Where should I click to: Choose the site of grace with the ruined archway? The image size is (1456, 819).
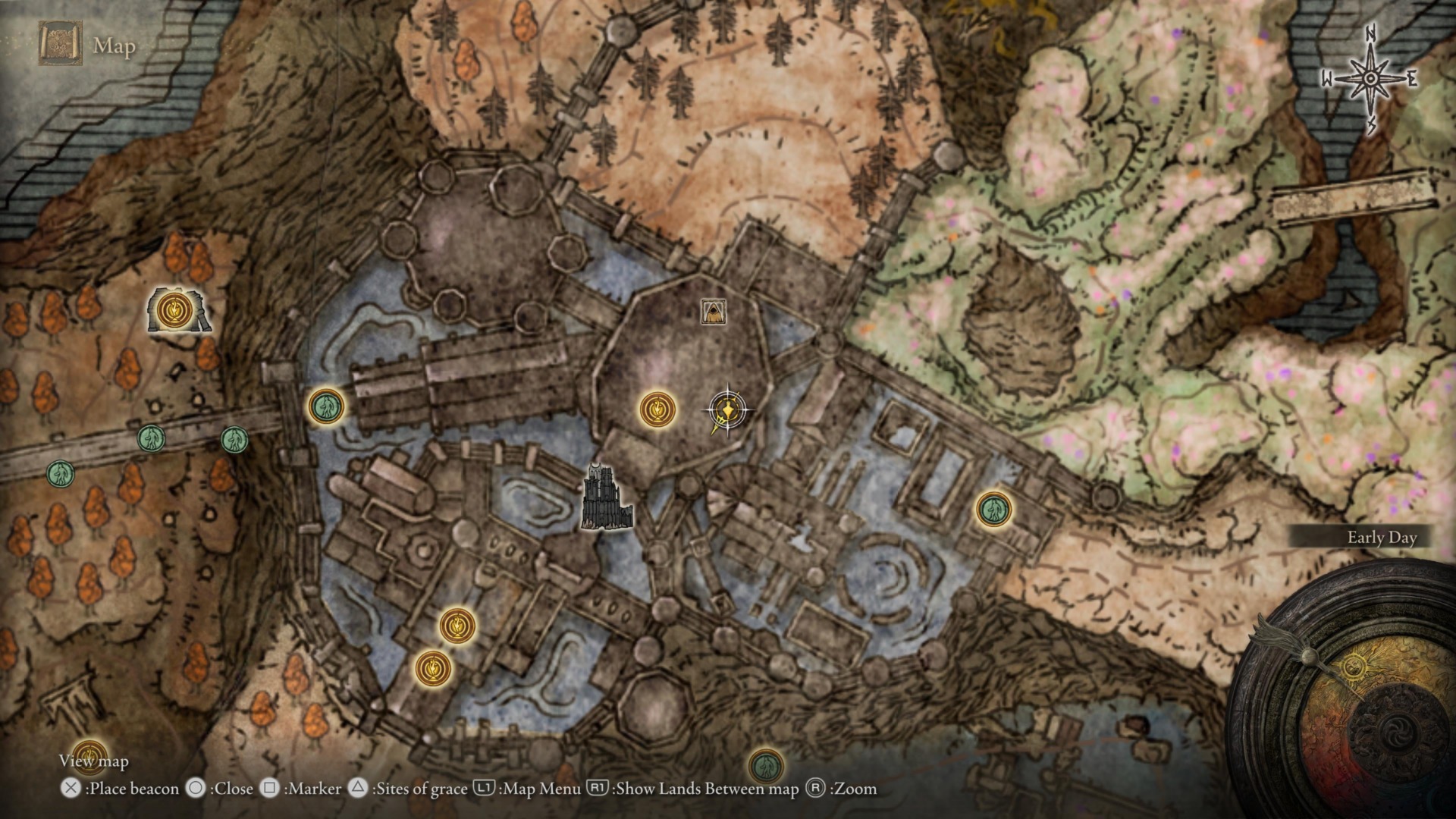click(x=177, y=310)
